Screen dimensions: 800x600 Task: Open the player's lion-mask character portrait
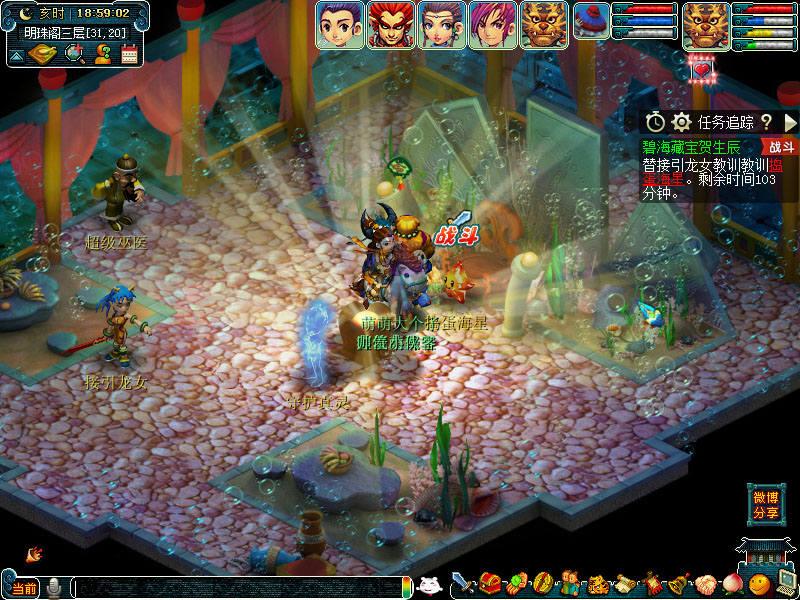click(706, 24)
